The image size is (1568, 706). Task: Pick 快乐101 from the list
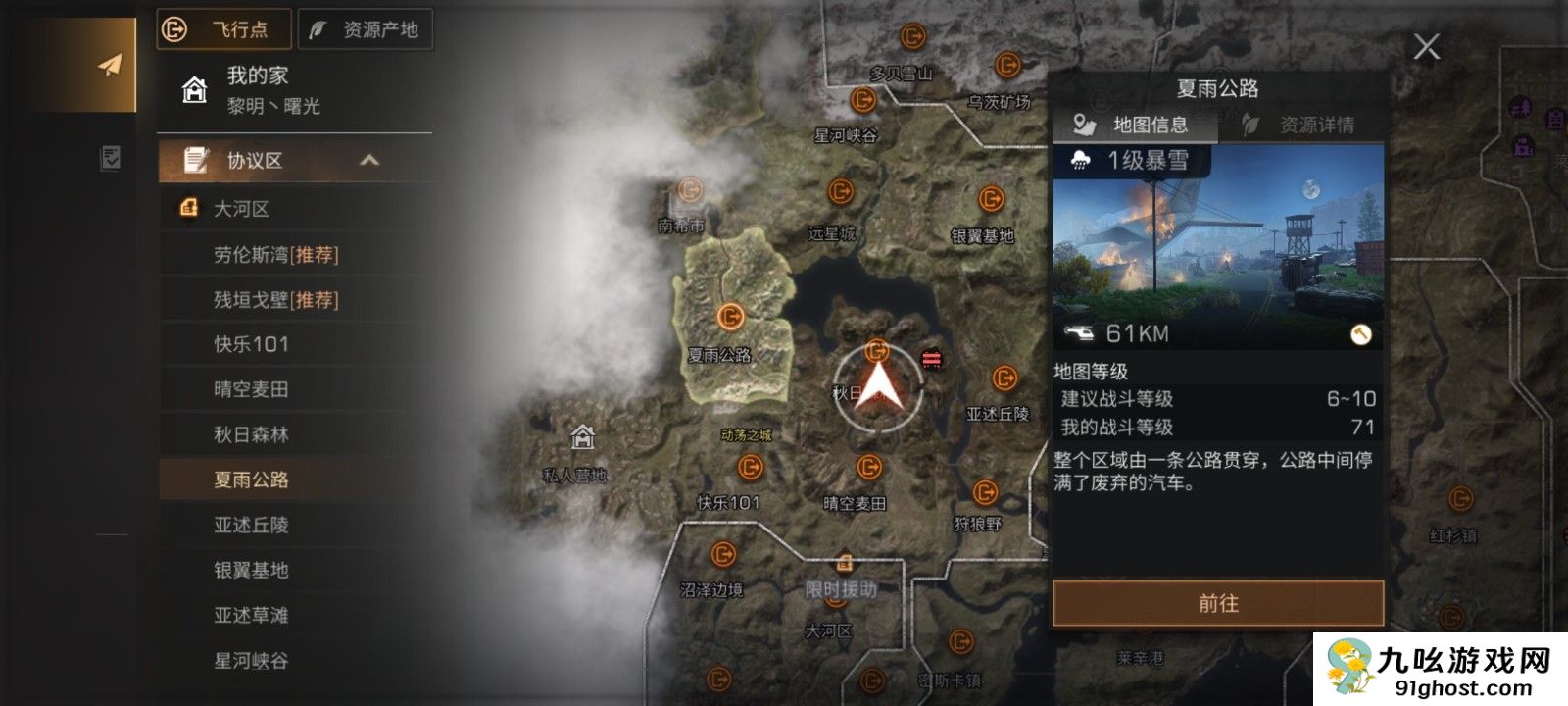(x=251, y=344)
